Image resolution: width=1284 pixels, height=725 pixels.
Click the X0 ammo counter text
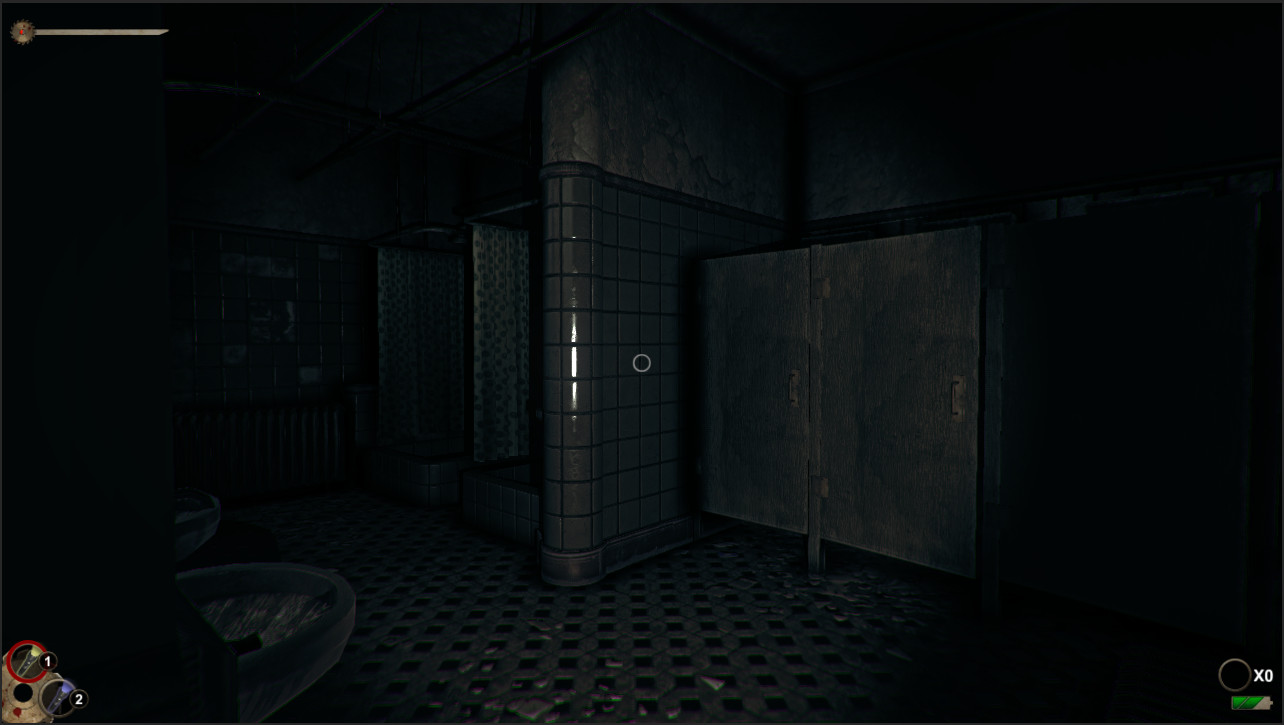tap(1262, 675)
